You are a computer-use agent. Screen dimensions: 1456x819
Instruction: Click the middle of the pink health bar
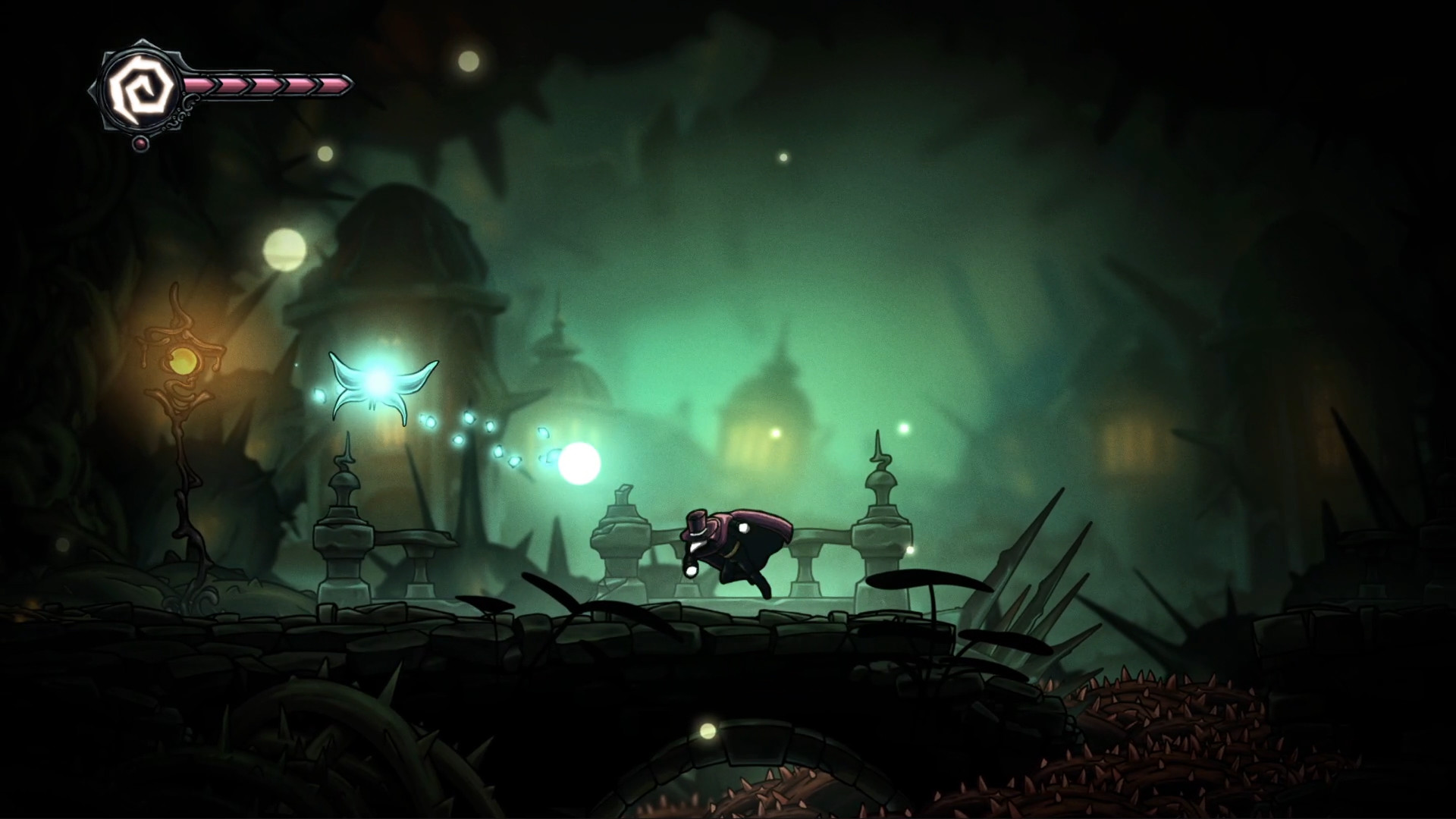(265, 86)
